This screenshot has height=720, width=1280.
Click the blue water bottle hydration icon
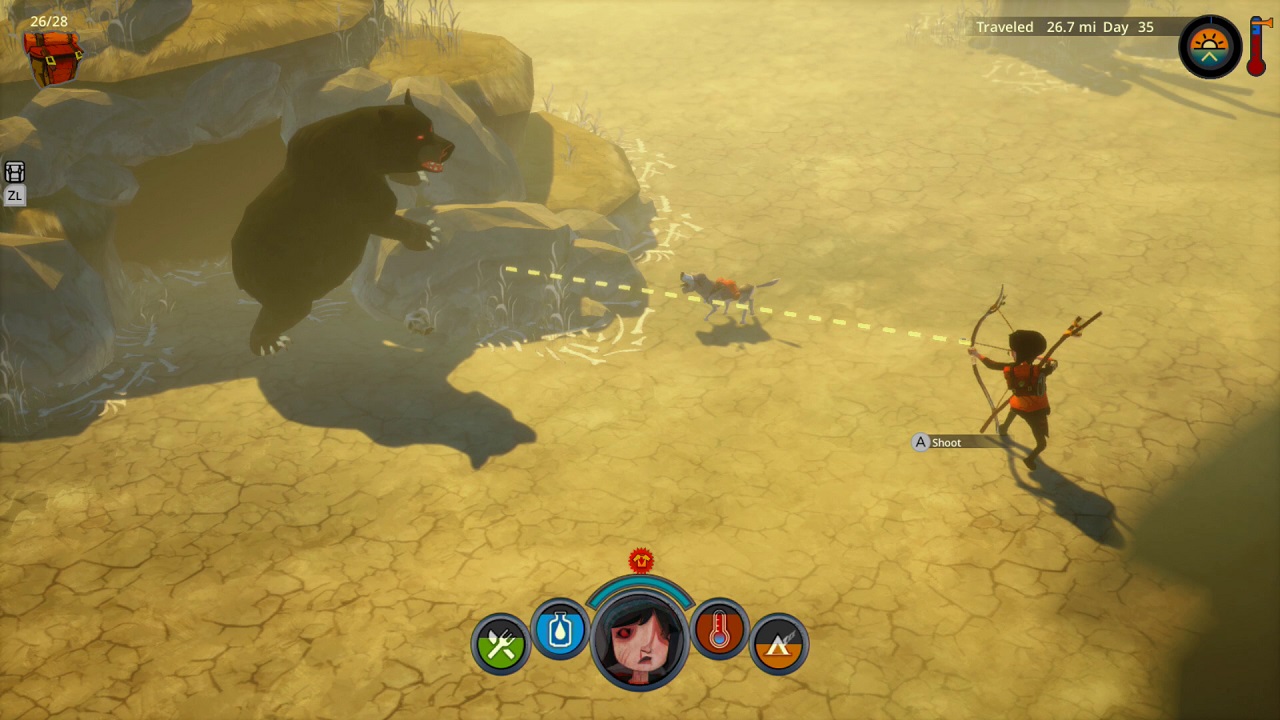click(560, 630)
